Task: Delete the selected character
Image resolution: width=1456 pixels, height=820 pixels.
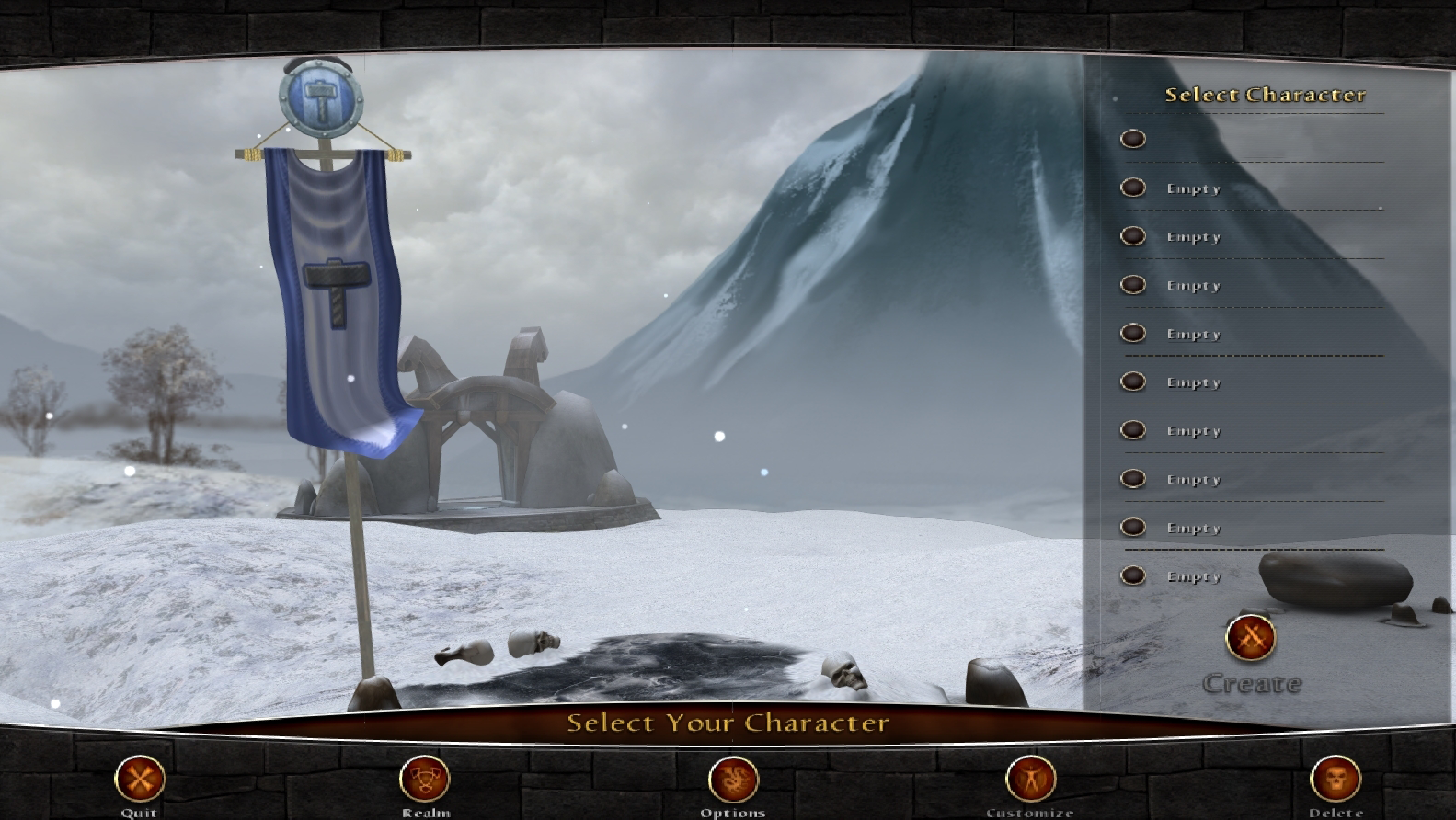Action: (1335, 780)
